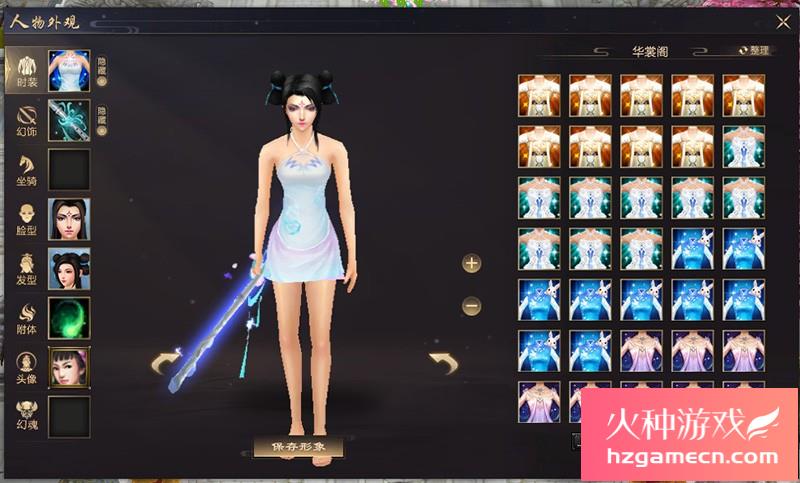
Task: Save appearance with the 保存形象 button
Action: click(299, 446)
